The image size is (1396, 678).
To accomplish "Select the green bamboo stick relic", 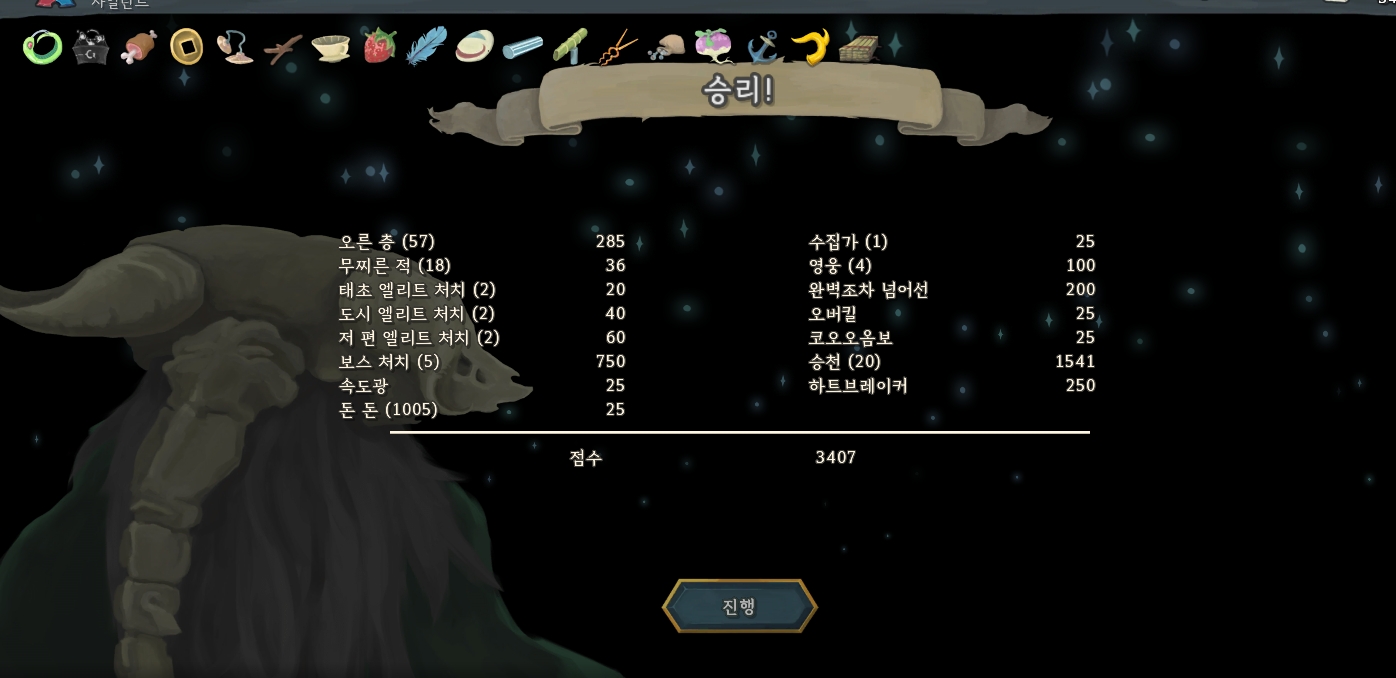I will click(571, 46).
